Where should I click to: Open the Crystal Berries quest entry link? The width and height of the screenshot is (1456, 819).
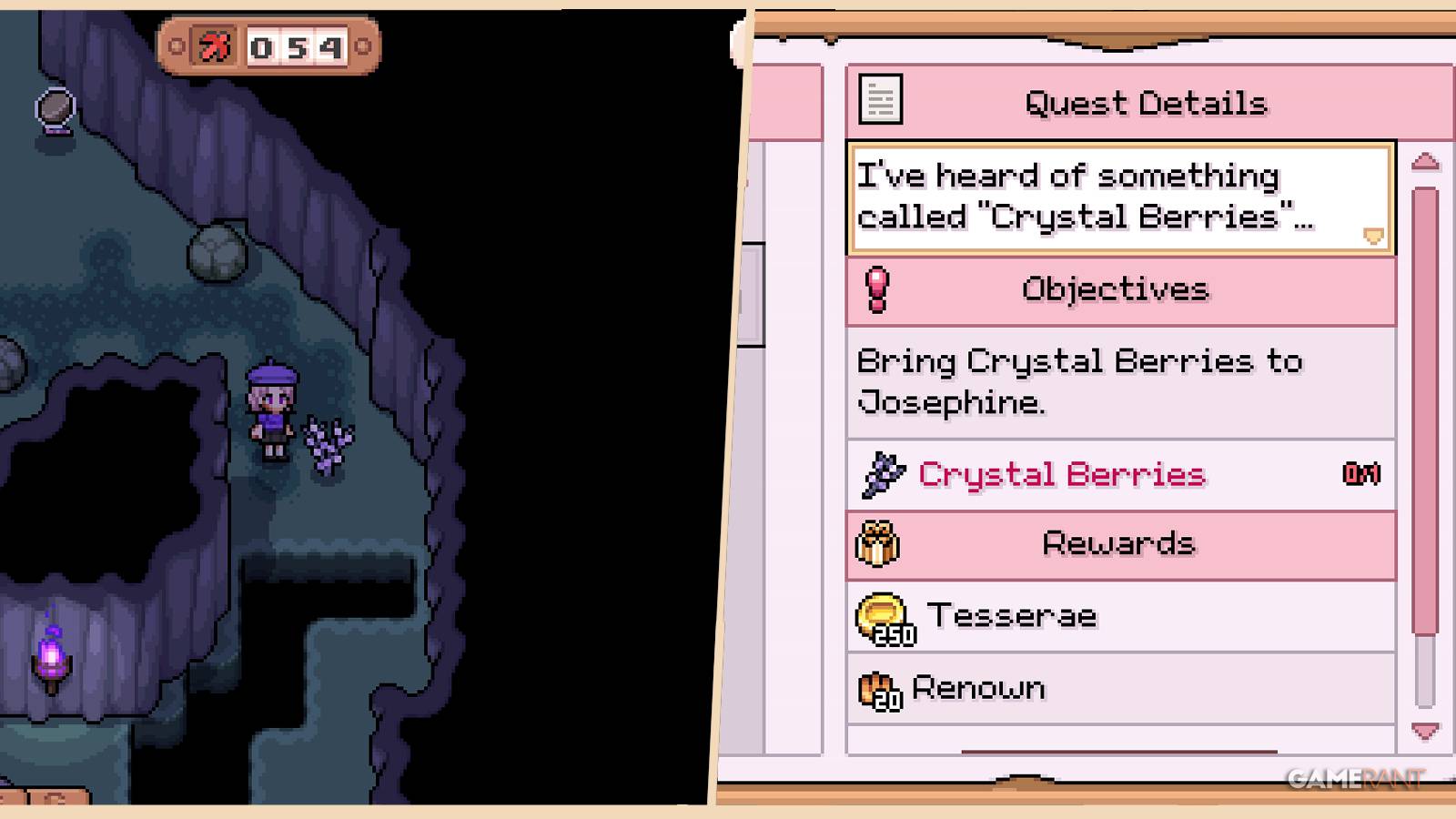[1062, 474]
